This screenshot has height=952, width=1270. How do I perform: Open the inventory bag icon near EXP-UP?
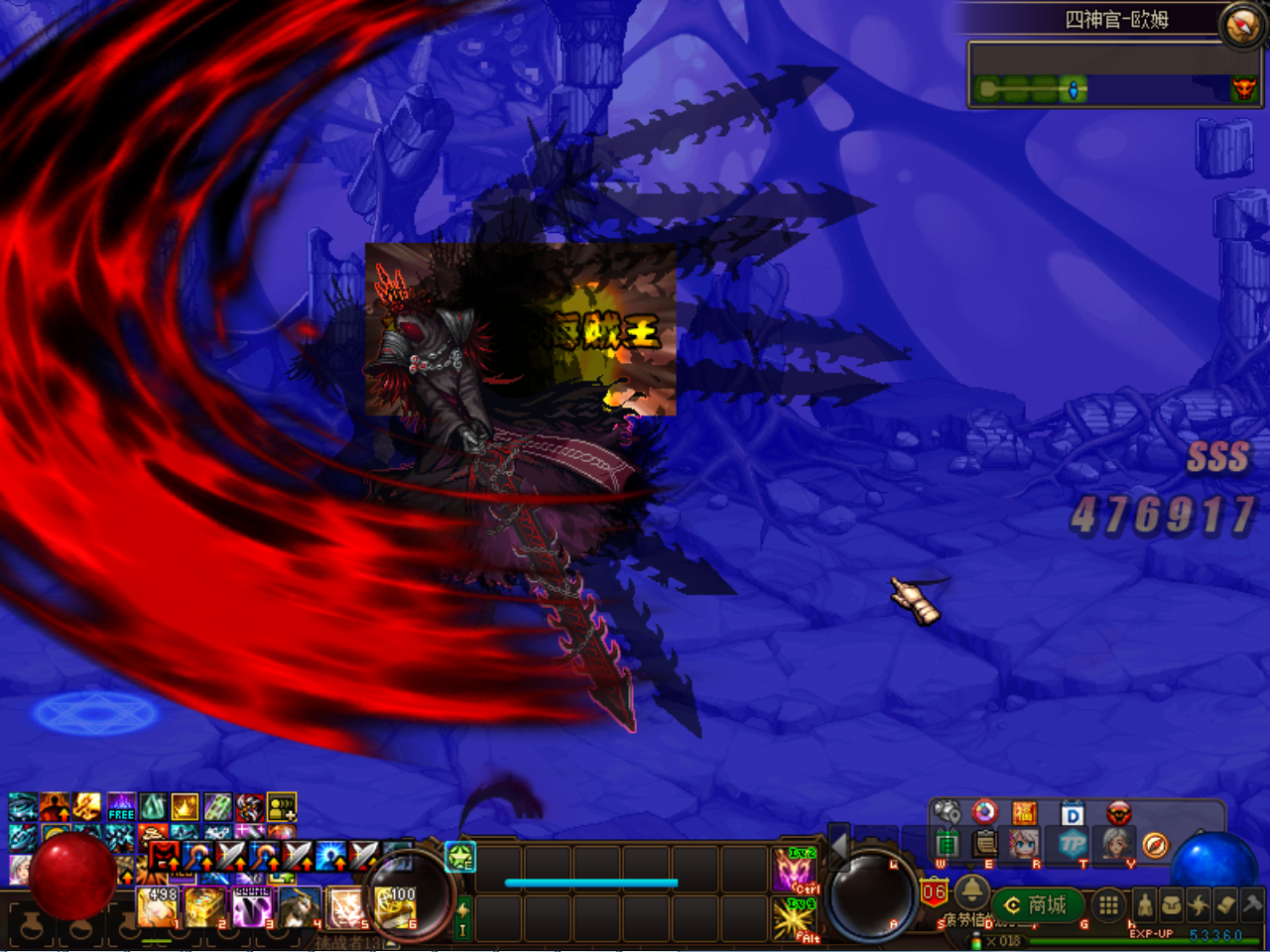tap(1172, 904)
